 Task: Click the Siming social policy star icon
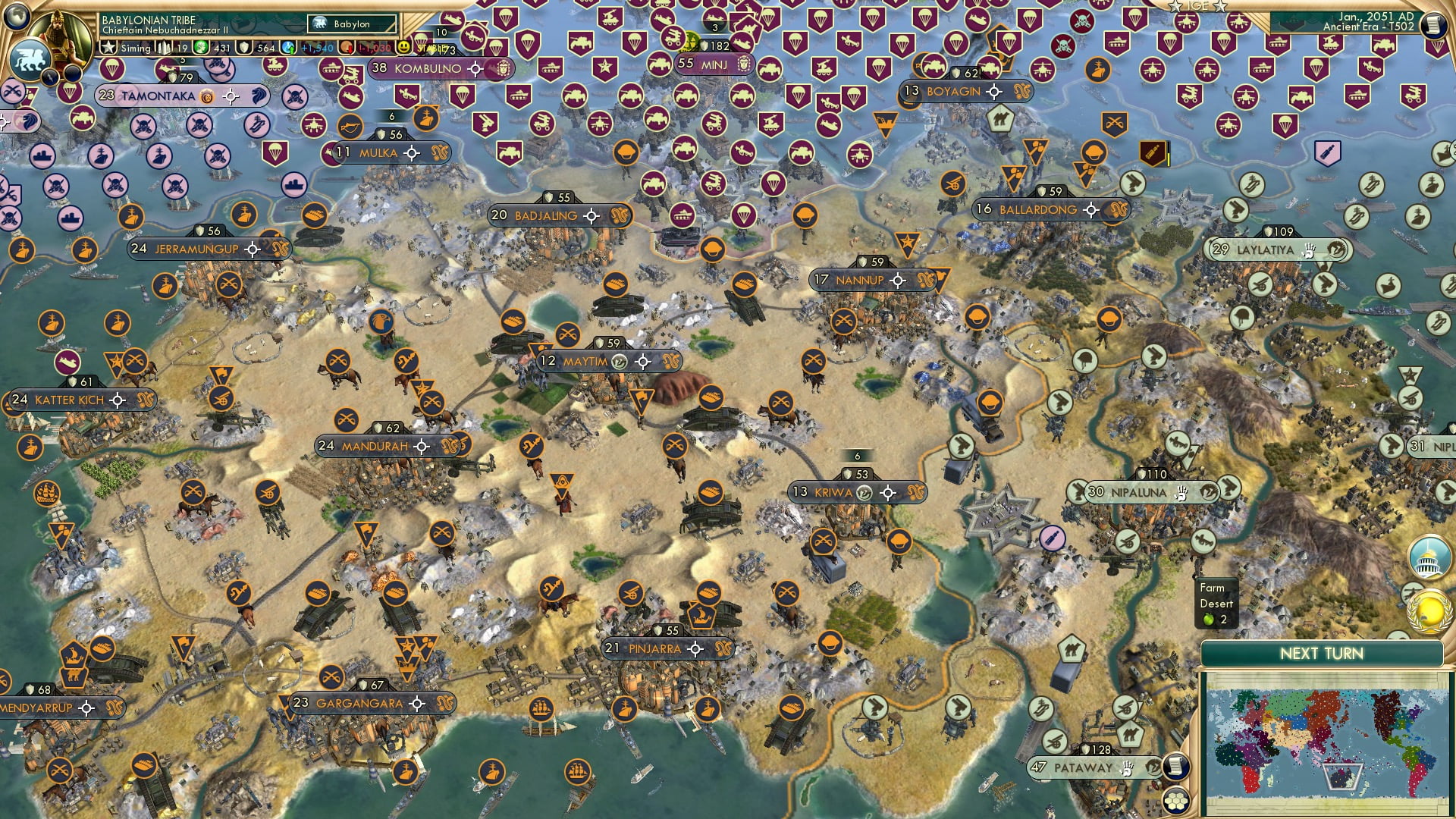(109, 47)
